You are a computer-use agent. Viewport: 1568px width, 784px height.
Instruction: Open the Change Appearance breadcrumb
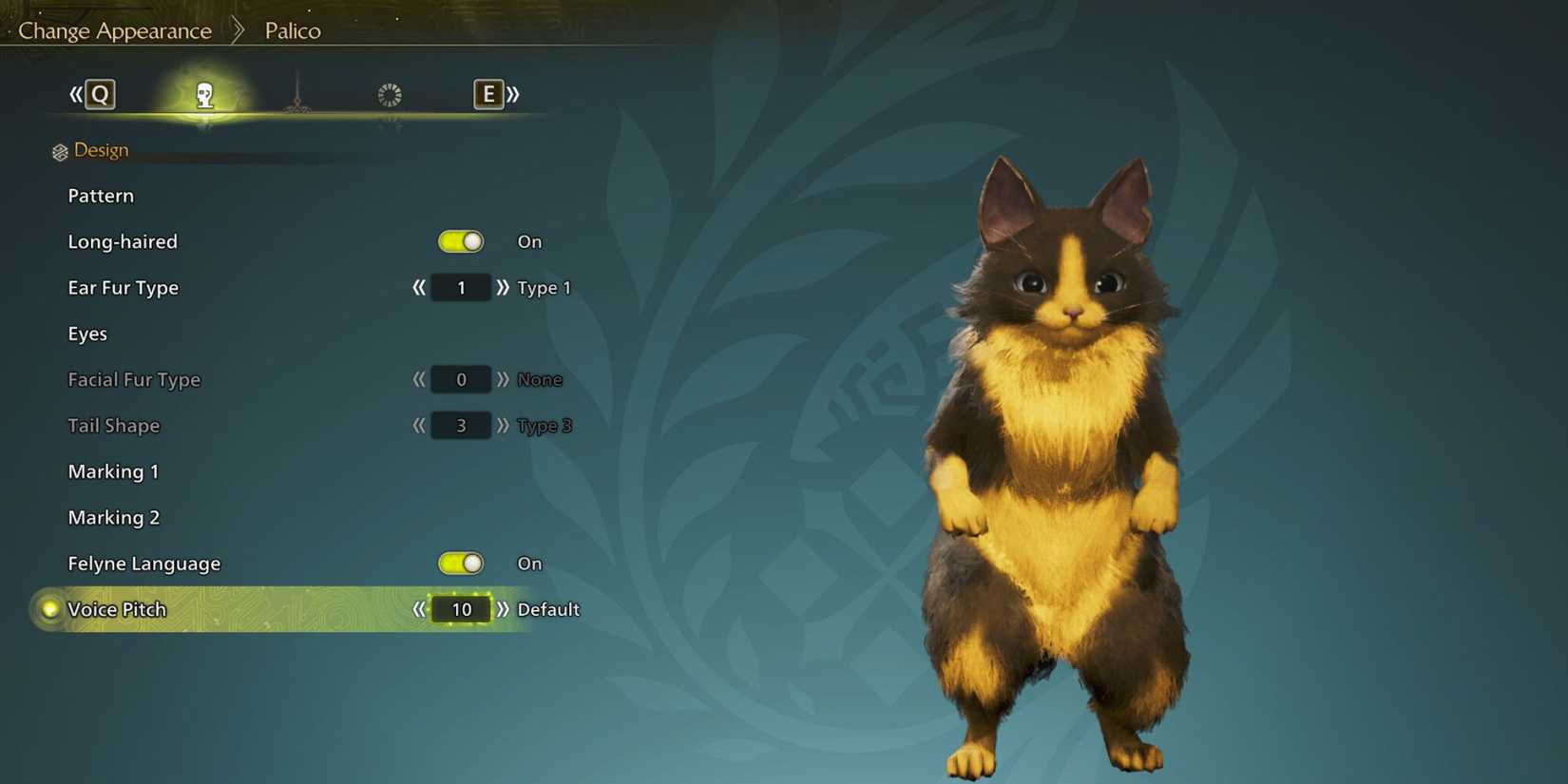113,30
